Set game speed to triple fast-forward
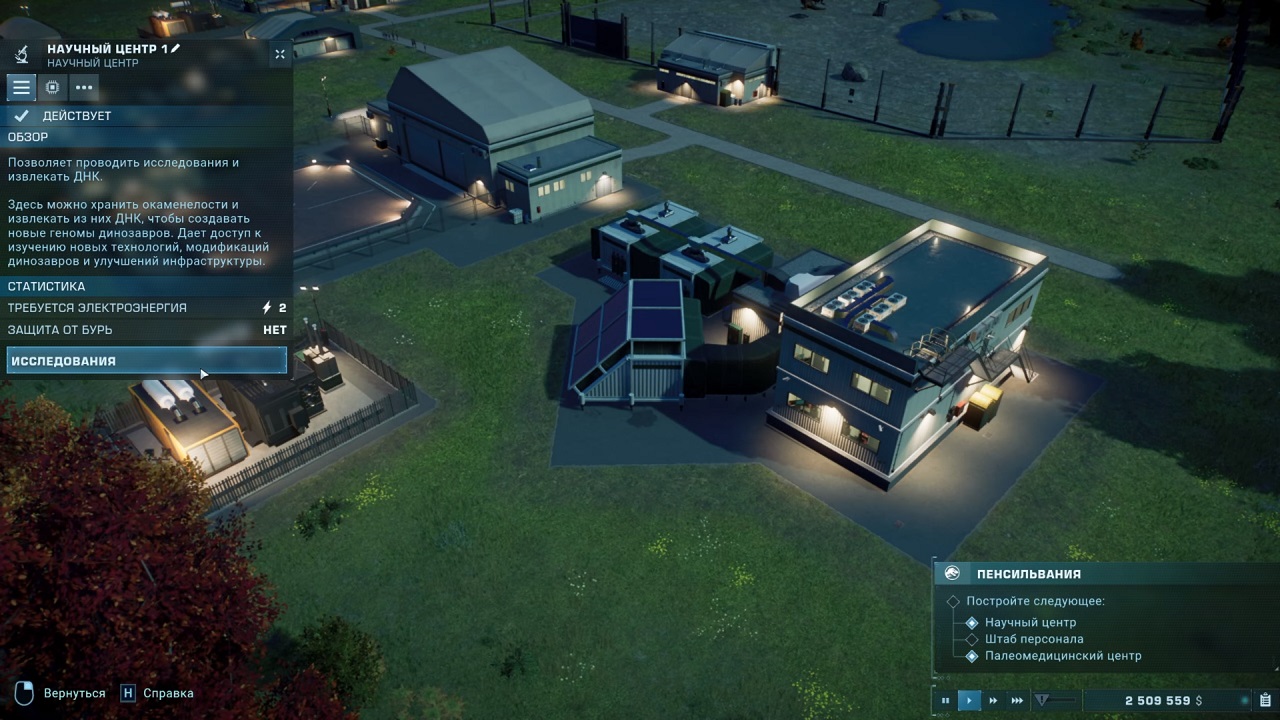The height and width of the screenshot is (720, 1280). [1017, 701]
